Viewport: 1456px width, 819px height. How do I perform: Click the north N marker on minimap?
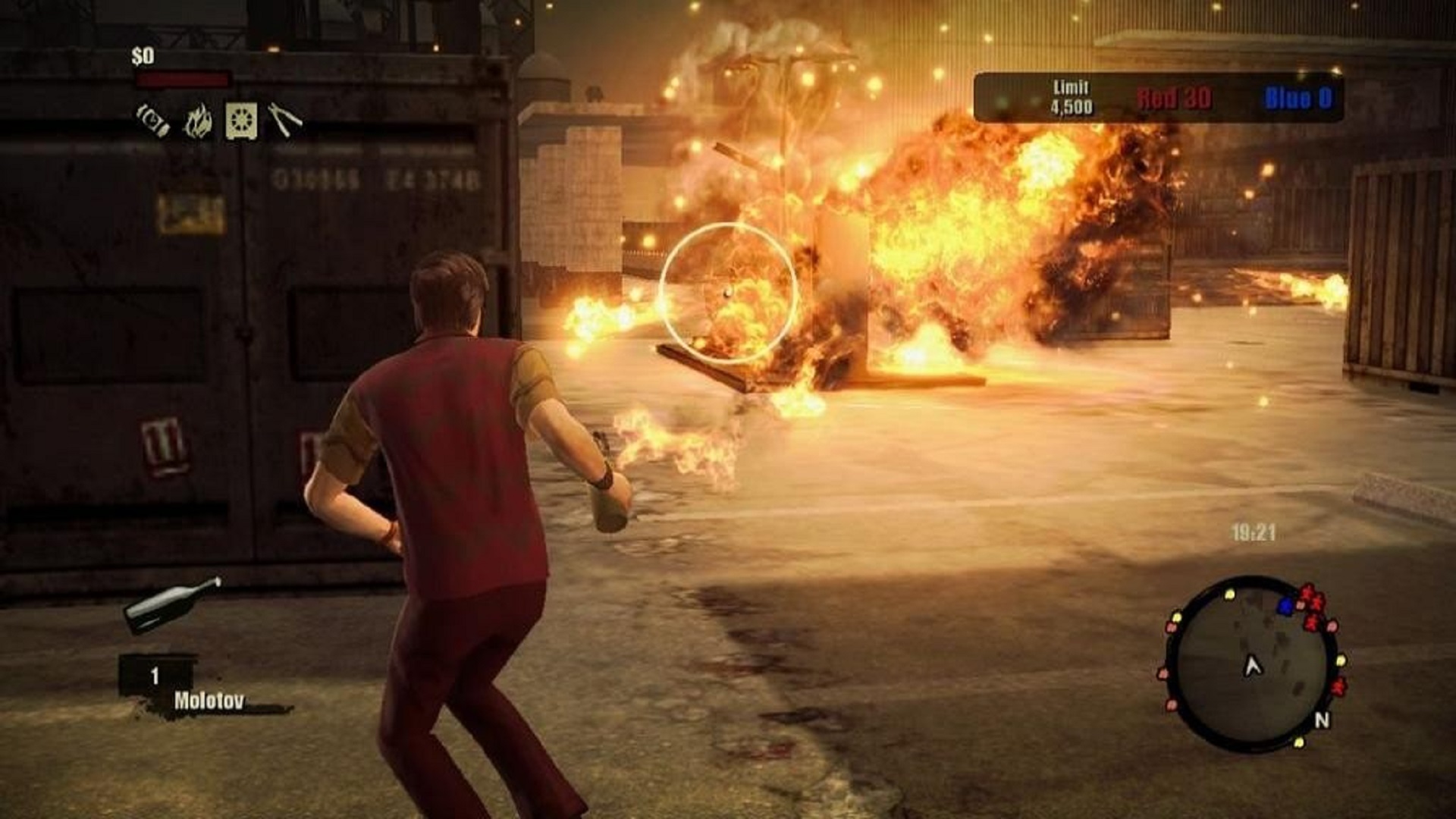[1322, 720]
